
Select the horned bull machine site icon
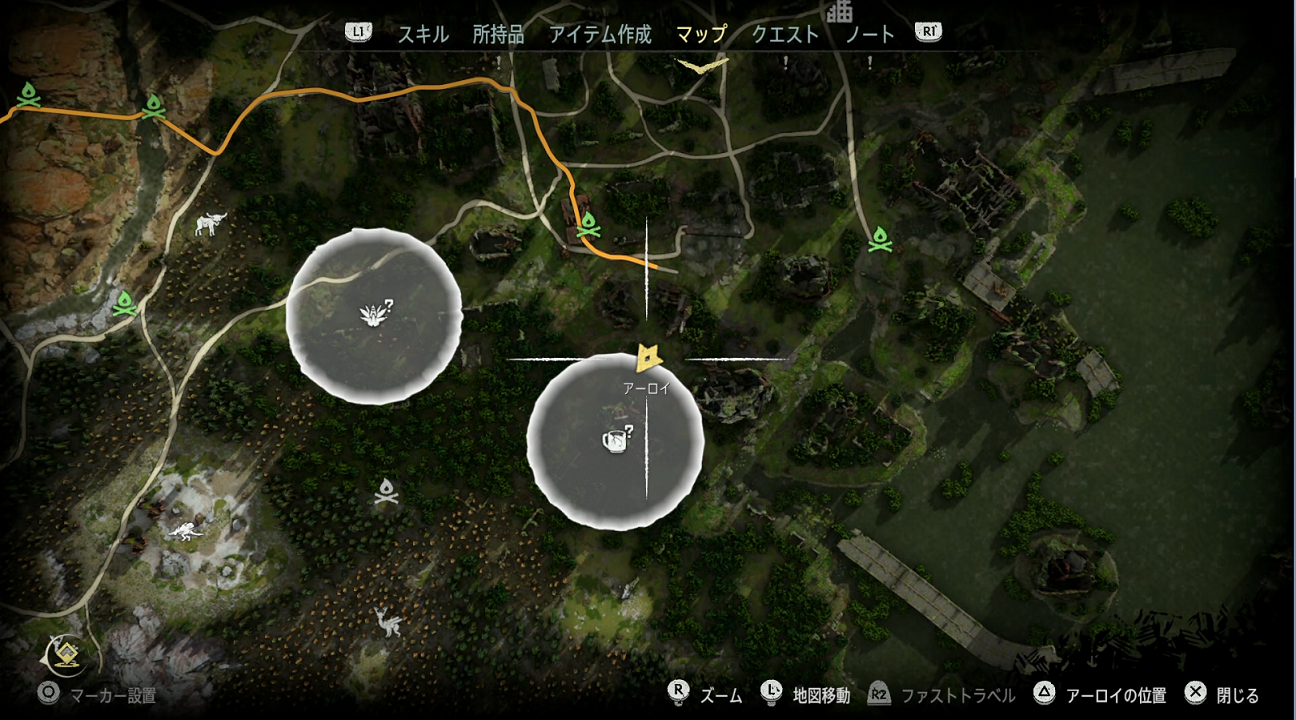click(211, 224)
